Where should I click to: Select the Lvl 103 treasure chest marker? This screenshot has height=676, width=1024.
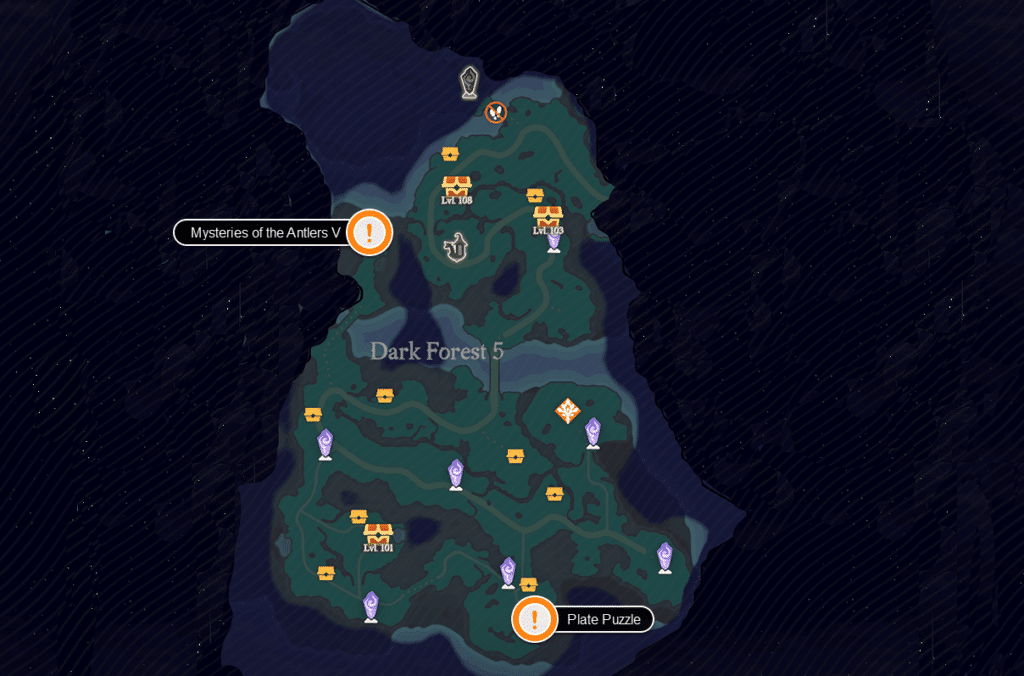click(x=548, y=217)
